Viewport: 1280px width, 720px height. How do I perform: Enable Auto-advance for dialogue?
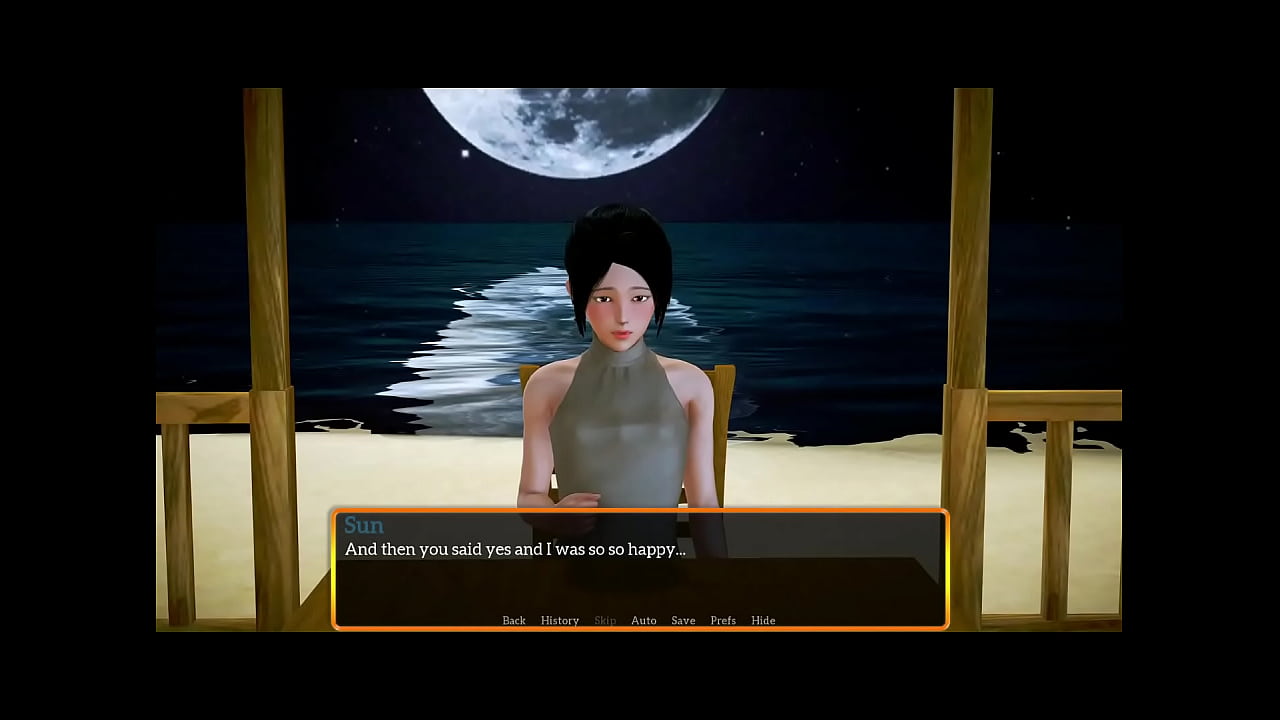[x=644, y=620]
